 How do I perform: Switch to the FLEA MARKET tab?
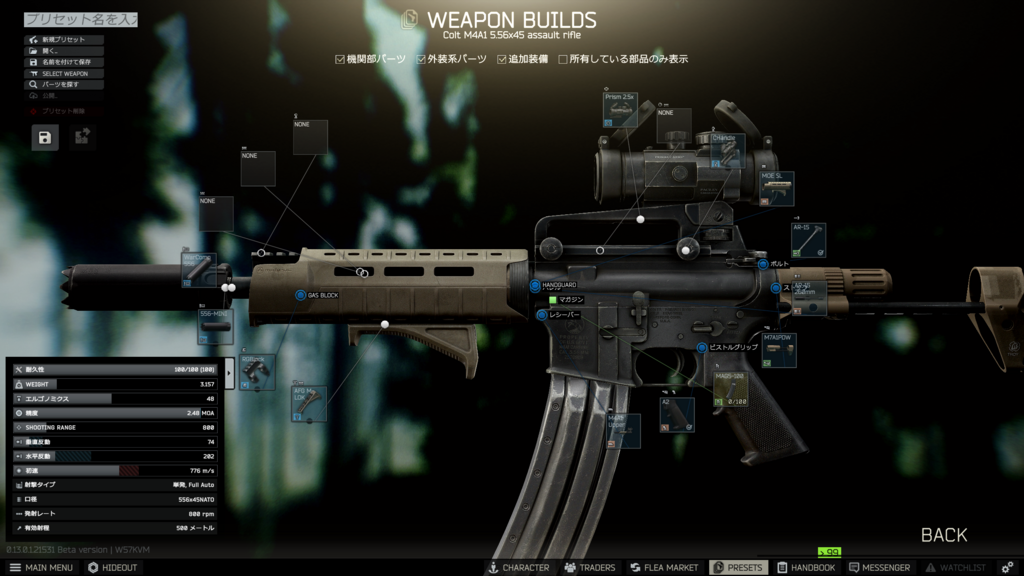(663, 567)
